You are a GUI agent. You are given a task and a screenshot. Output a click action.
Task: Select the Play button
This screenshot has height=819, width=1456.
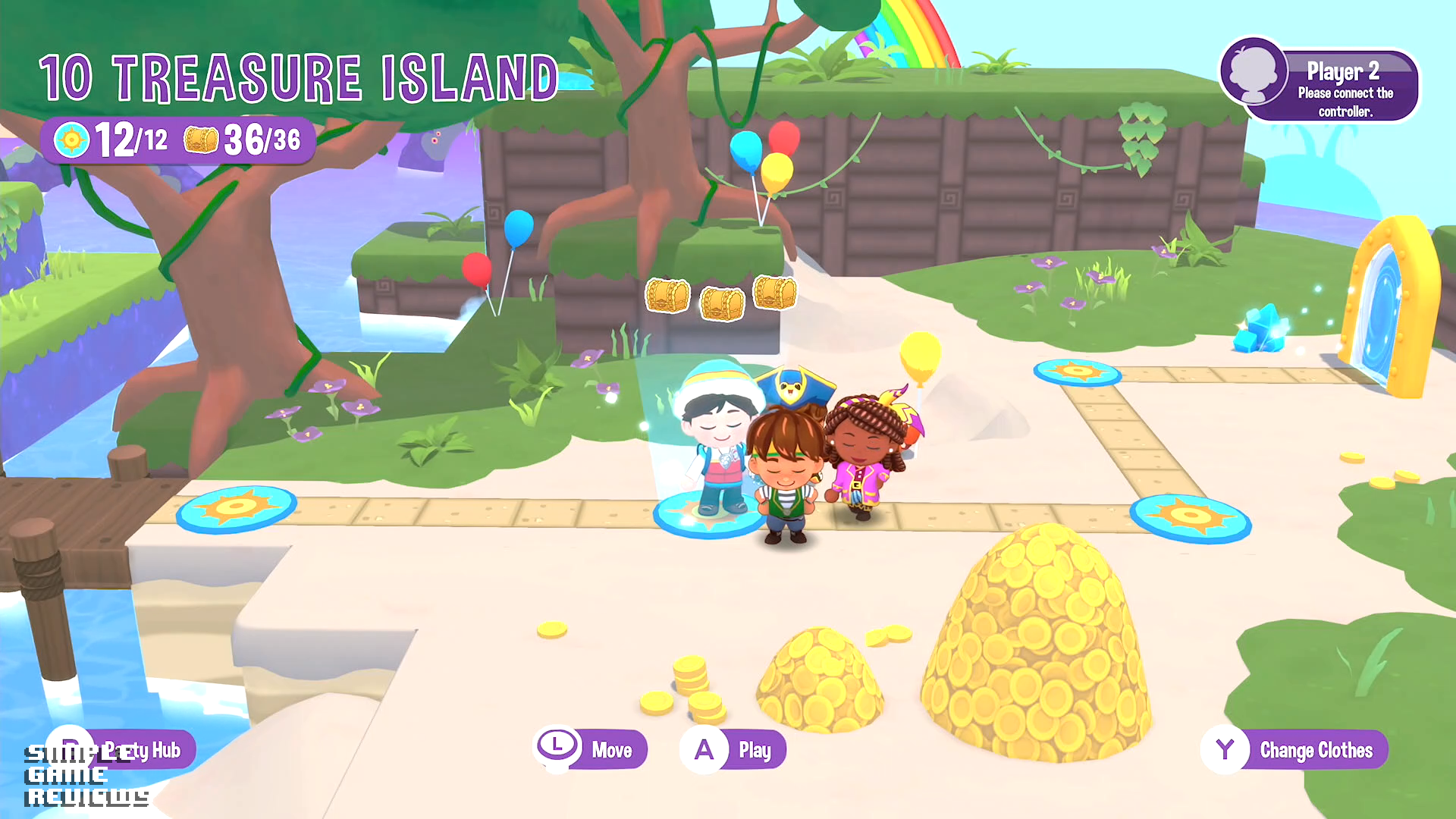click(733, 750)
